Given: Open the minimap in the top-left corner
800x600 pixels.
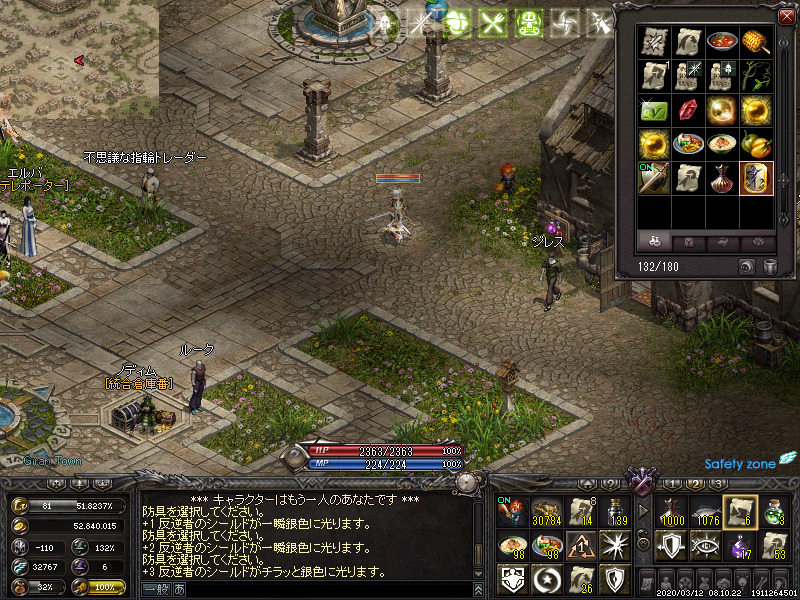Looking at the screenshot, I should [x=79, y=60].
